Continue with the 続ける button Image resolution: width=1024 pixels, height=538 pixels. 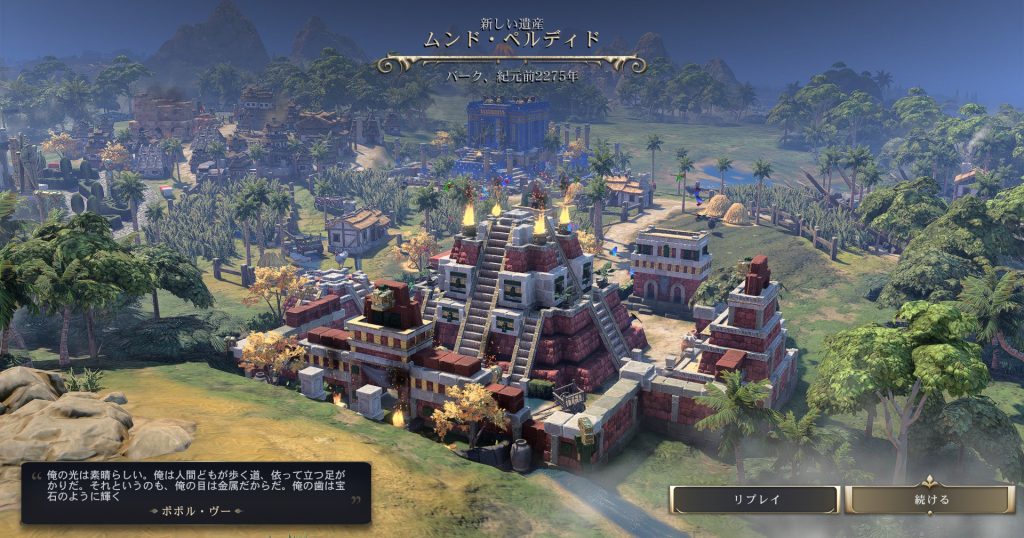[x=930, y=499]
